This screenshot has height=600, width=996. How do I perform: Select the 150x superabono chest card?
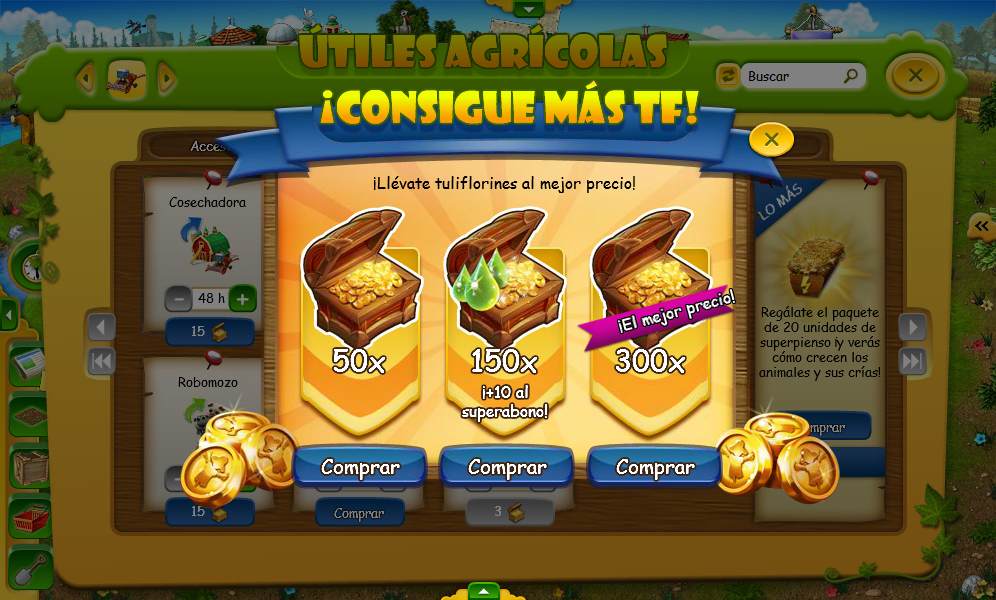(506, 320)
